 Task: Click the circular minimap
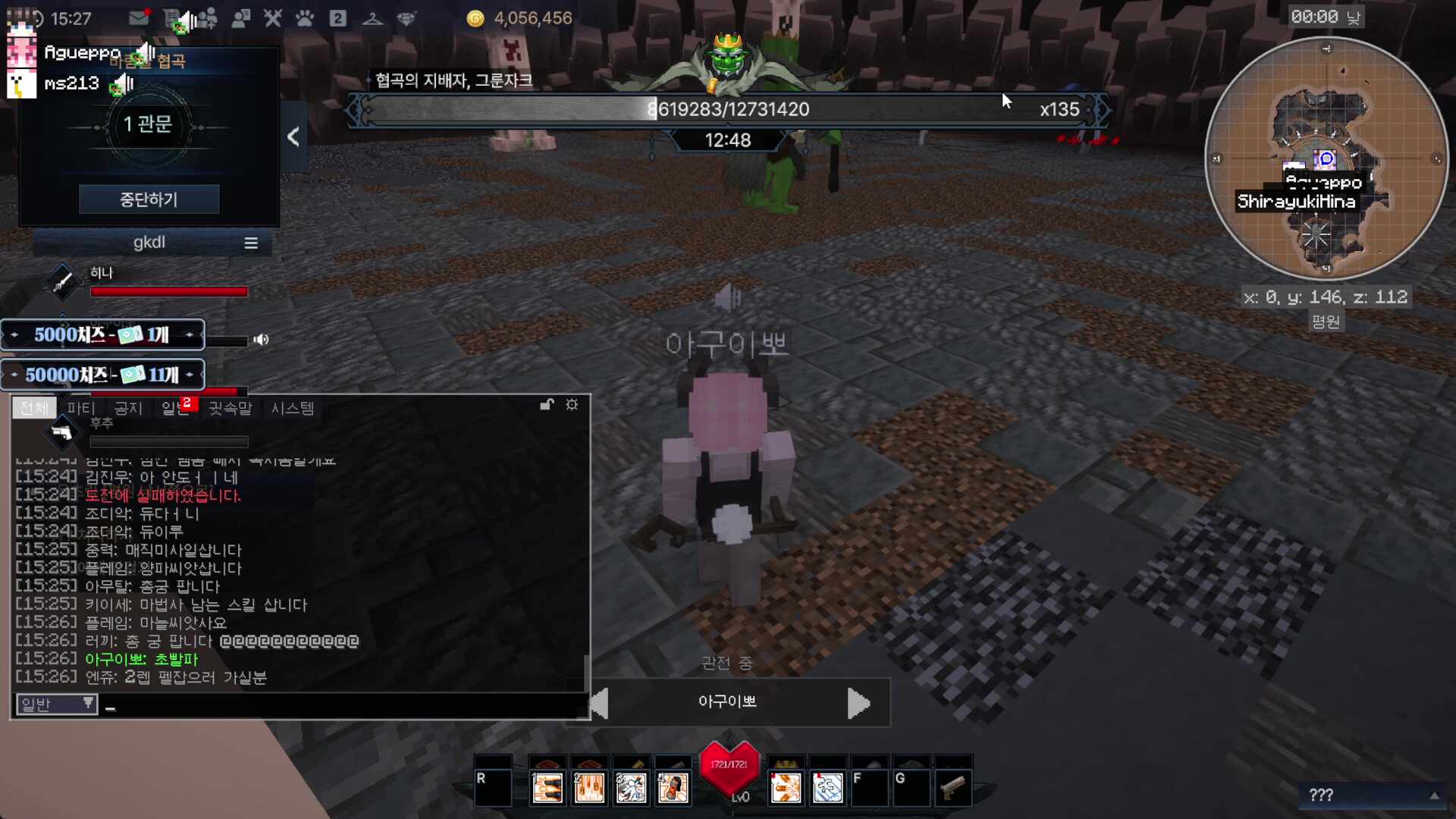click(1326, 159)
